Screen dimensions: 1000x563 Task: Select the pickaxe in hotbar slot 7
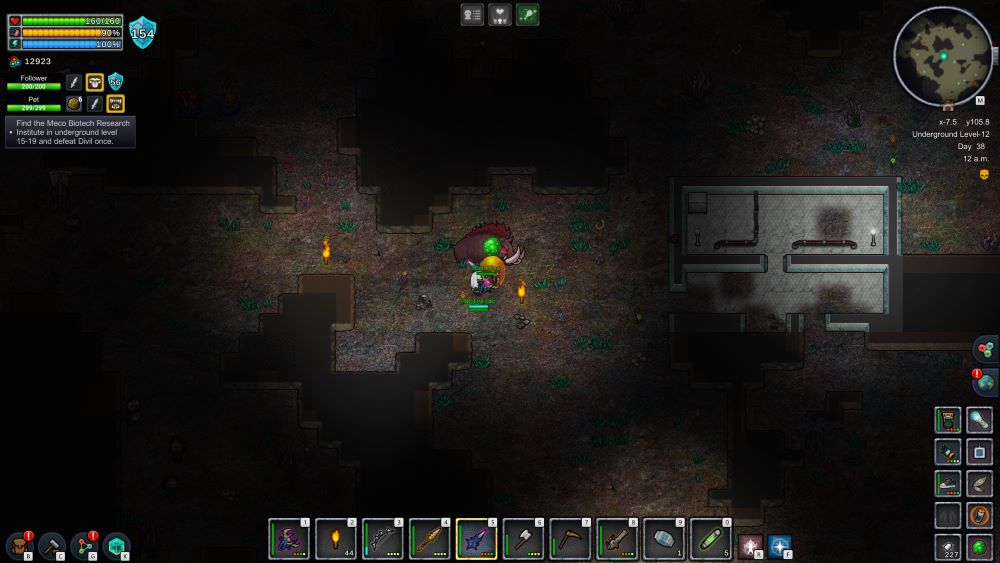pyautogui.click(x=571, y=538)
